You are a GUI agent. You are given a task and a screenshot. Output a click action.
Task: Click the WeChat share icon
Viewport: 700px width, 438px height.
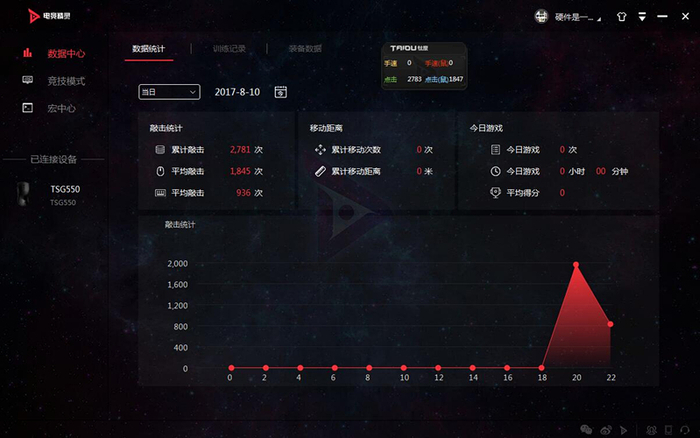point(587,429)
